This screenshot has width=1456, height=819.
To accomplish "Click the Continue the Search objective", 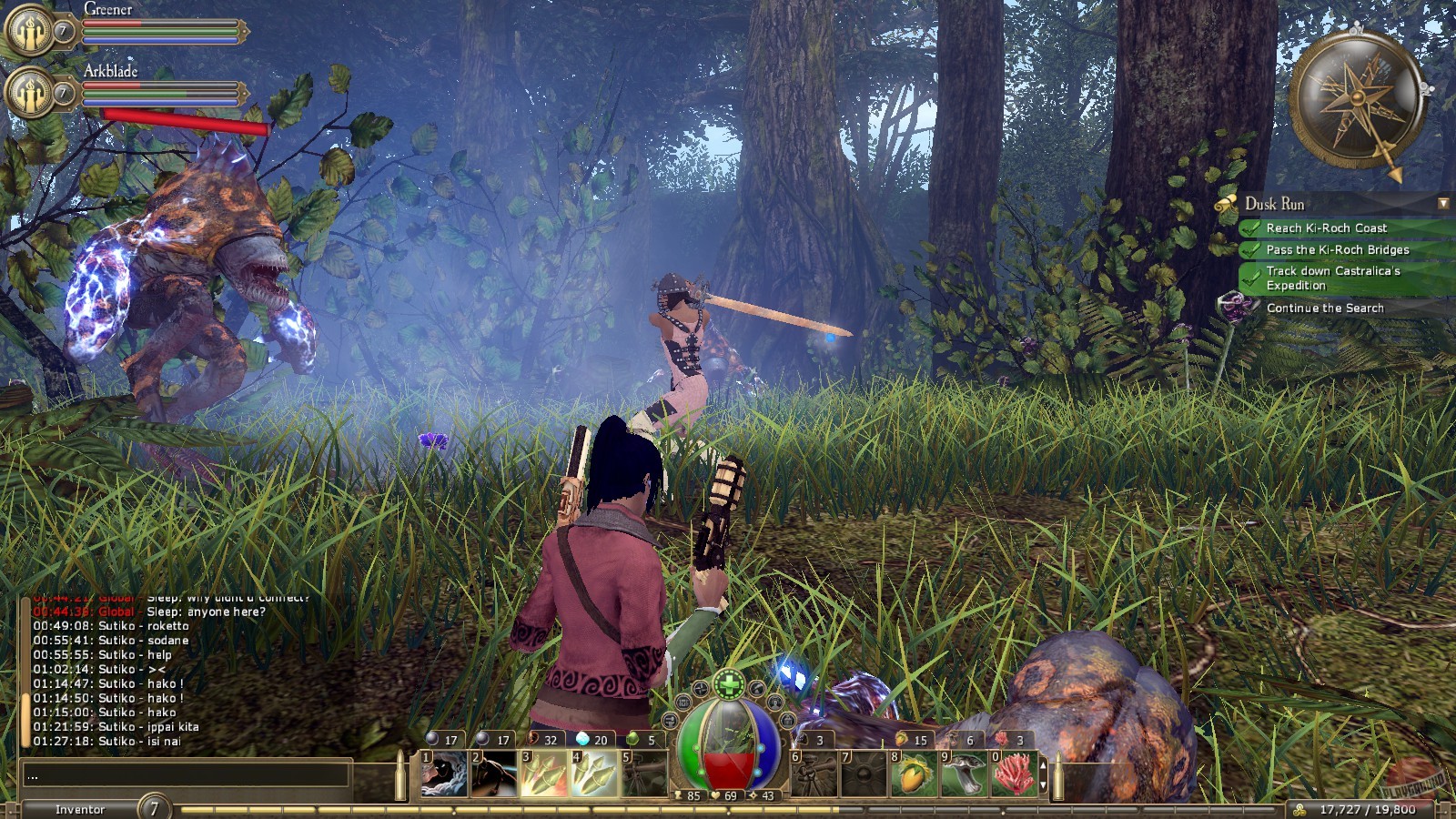I will 1324,308.
